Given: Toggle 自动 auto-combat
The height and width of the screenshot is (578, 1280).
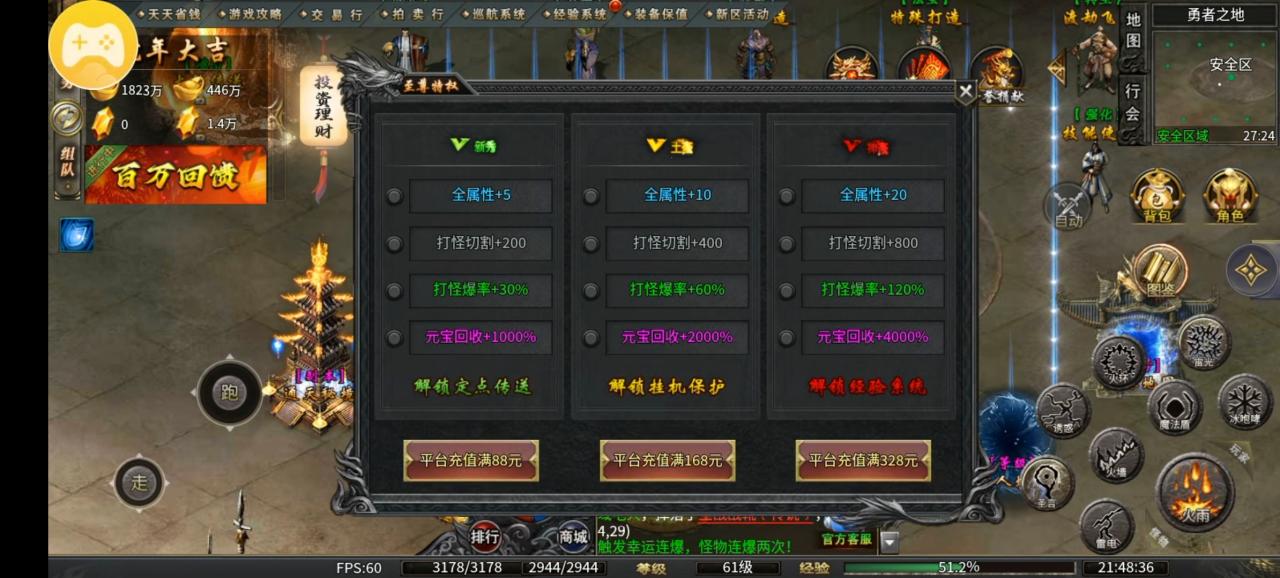Looking at the screenshot, I should (1068, 207).
